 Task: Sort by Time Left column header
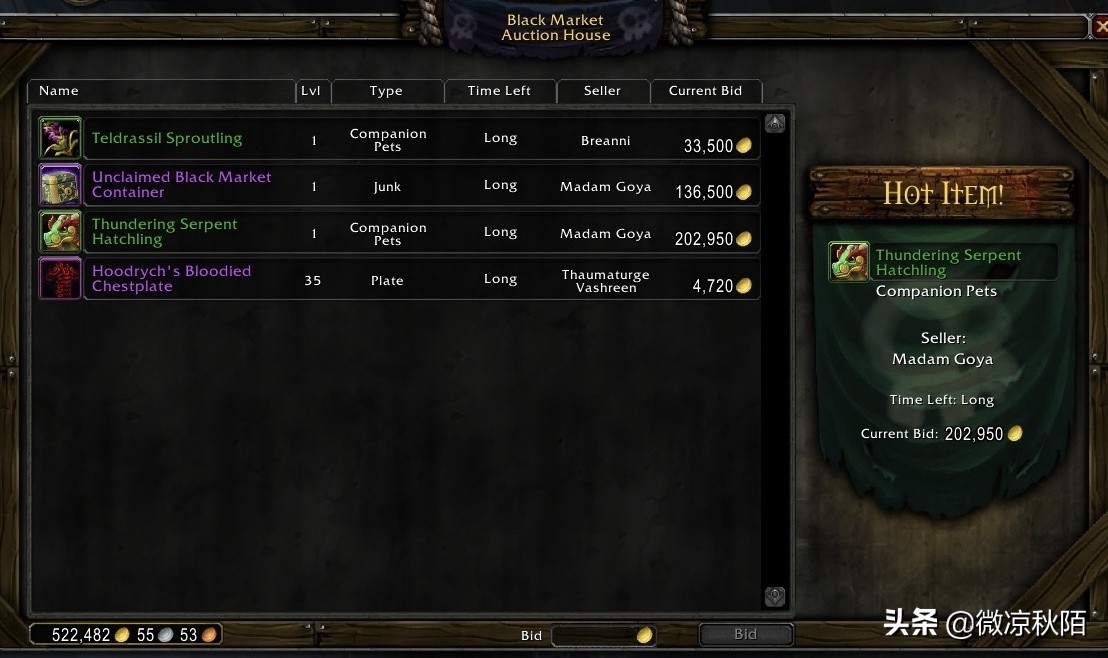point(499,91)
